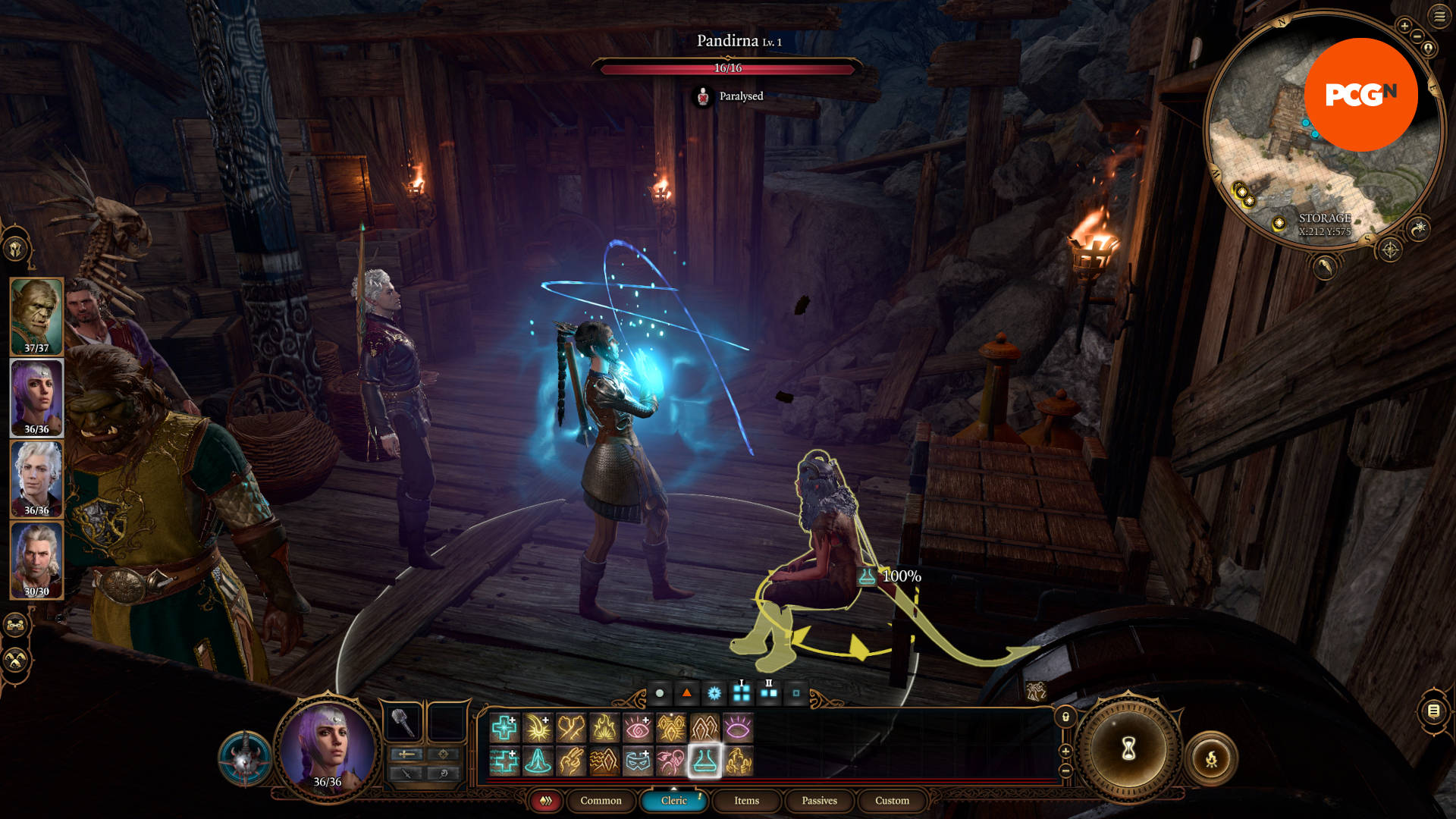Choose the white-haired companion portrait with 36/36
Screen dimensions: 1456x819
(36, 479)
